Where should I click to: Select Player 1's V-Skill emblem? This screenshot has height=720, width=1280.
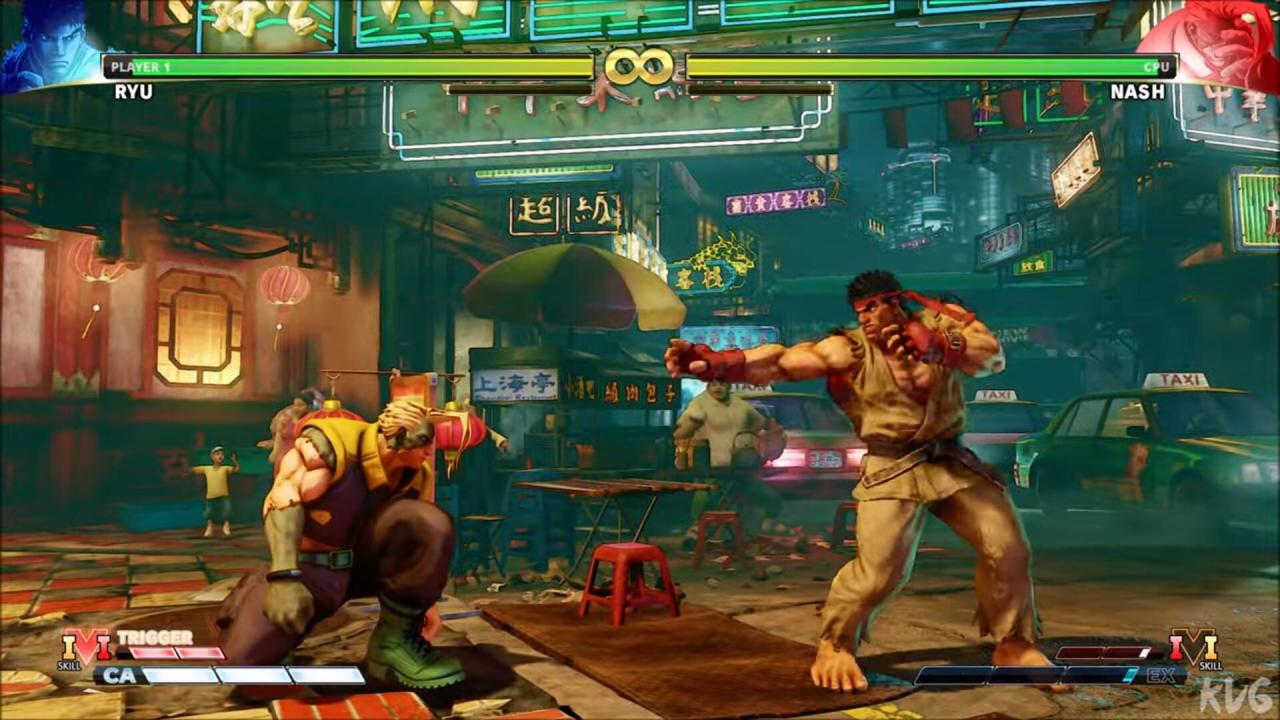point(86,648)
